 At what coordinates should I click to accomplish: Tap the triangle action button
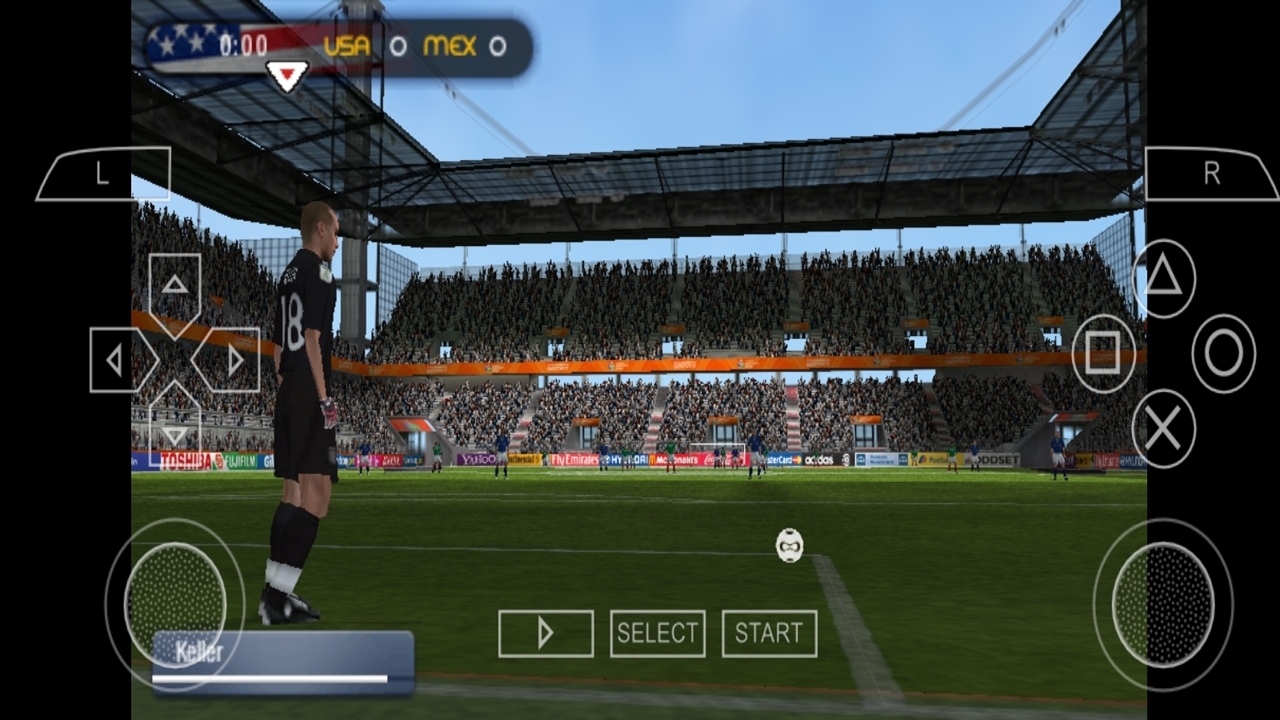point(1163,278)
